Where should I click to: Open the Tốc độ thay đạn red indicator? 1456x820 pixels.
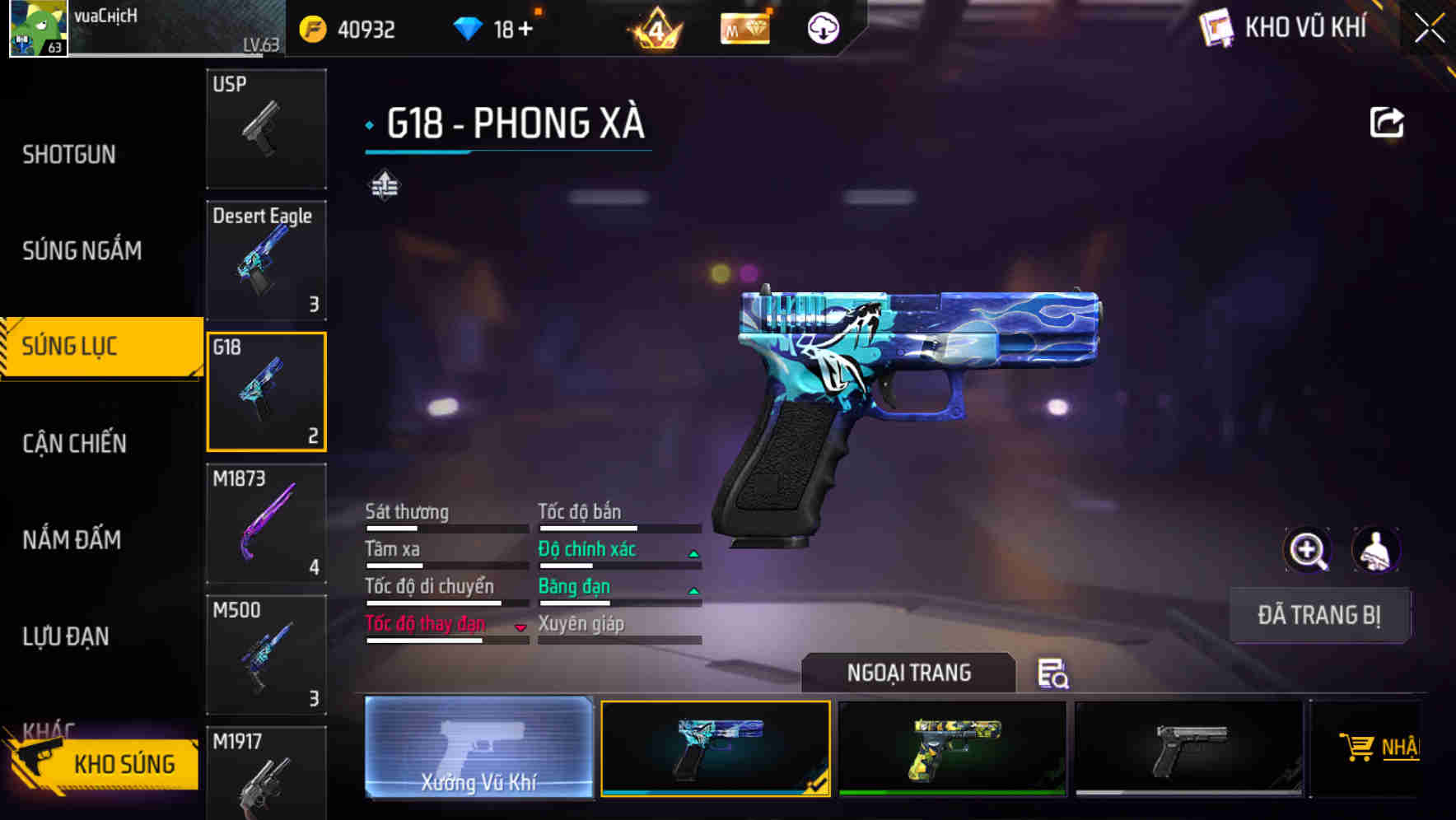click(x=520, y=626)
